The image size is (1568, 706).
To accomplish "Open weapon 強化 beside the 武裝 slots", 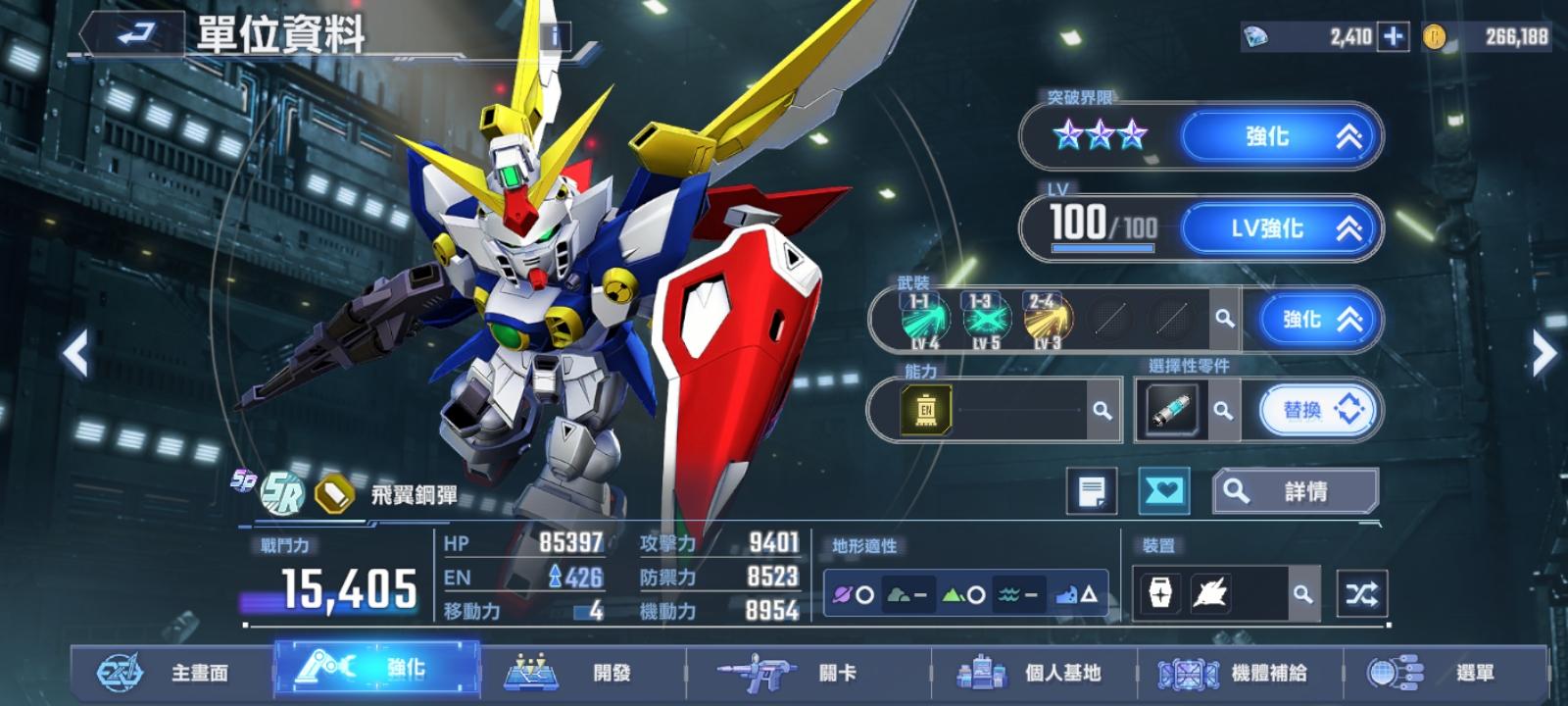I will point(1318,320).
